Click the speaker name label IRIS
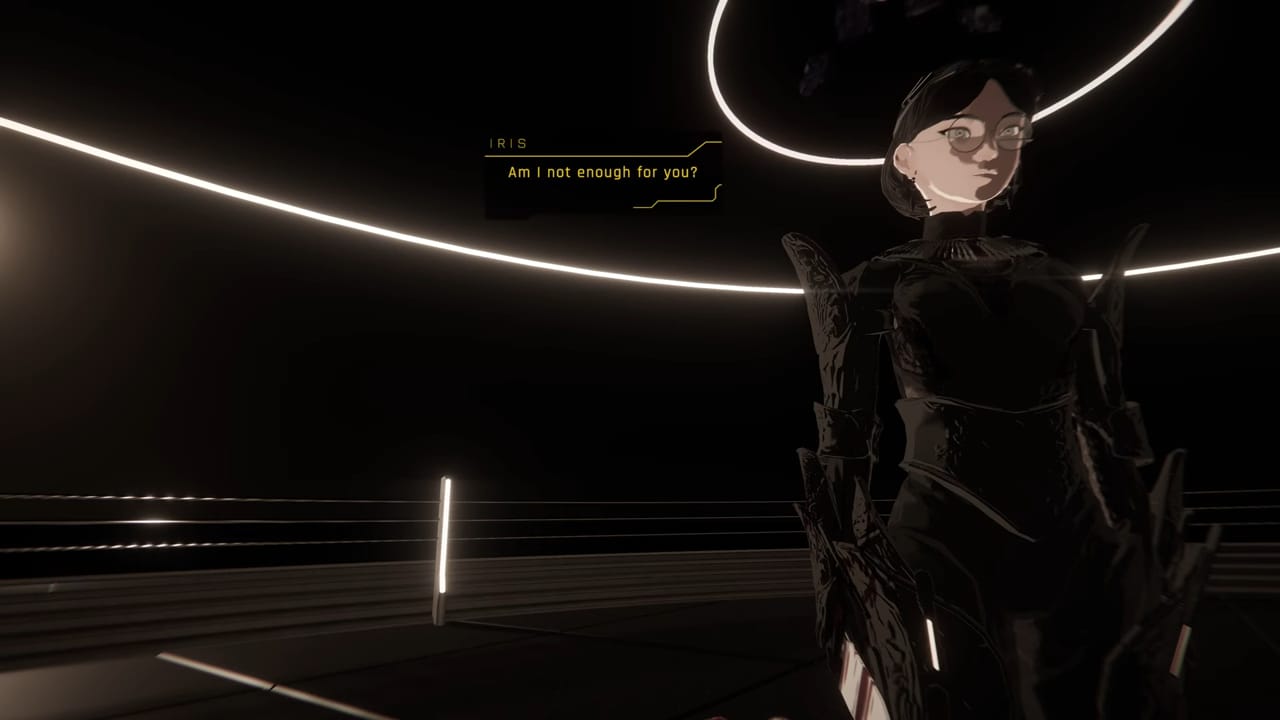Screen dimensions: 1280x720 pyautogui.click(x=510, y=143)
